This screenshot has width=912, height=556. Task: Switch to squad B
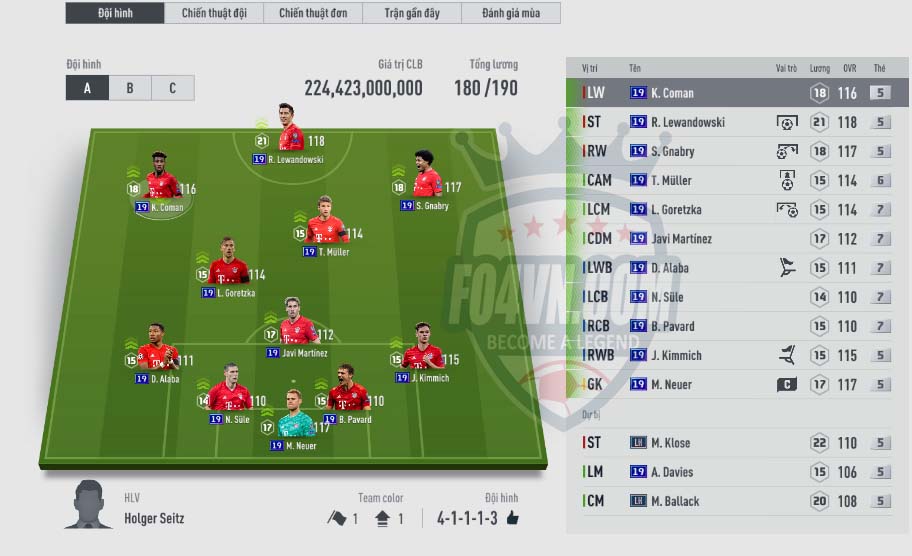tap(130, 88)
